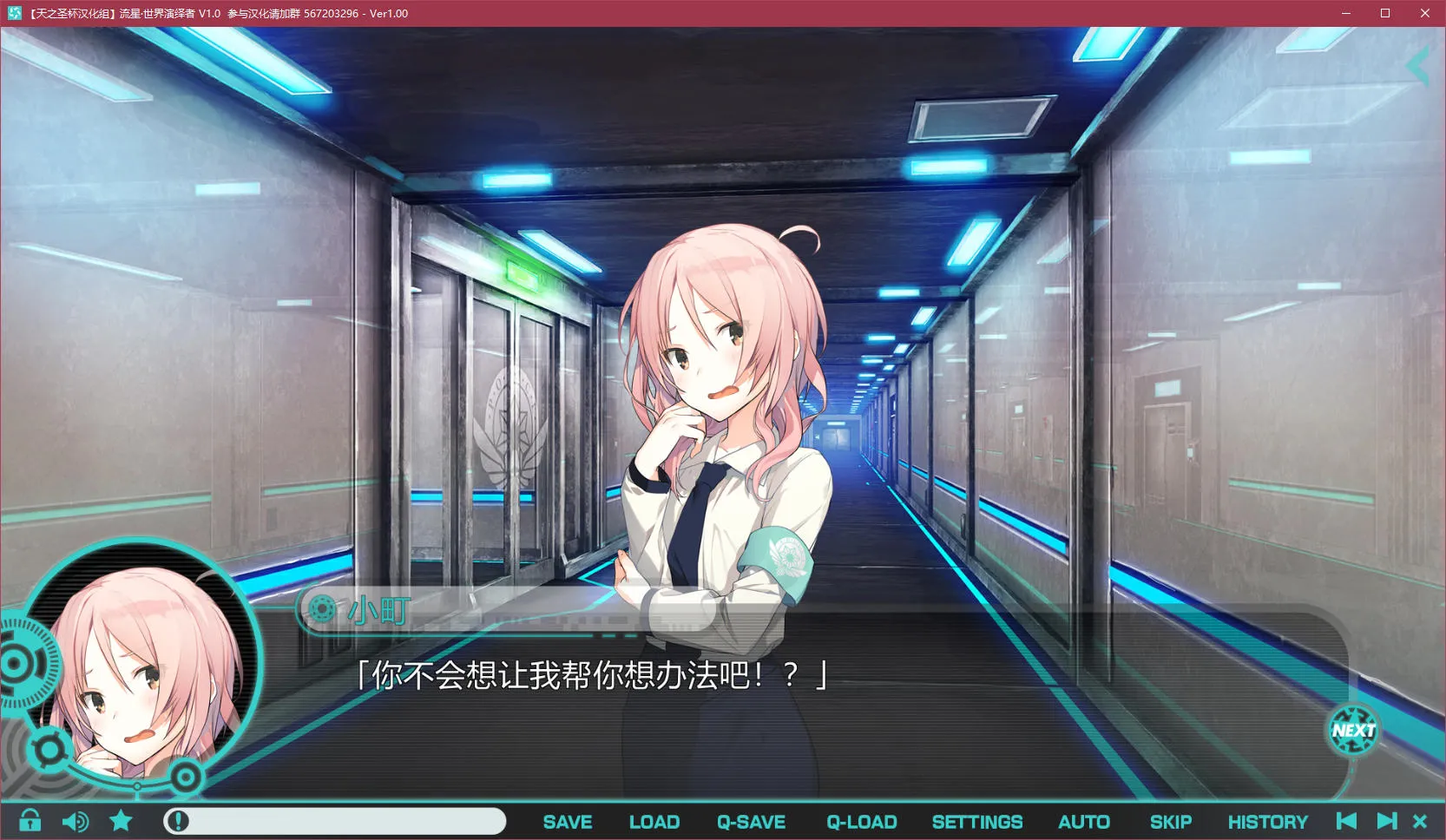
Task: Click the lock icon on the bottom bar
Action: pos(30,820)
